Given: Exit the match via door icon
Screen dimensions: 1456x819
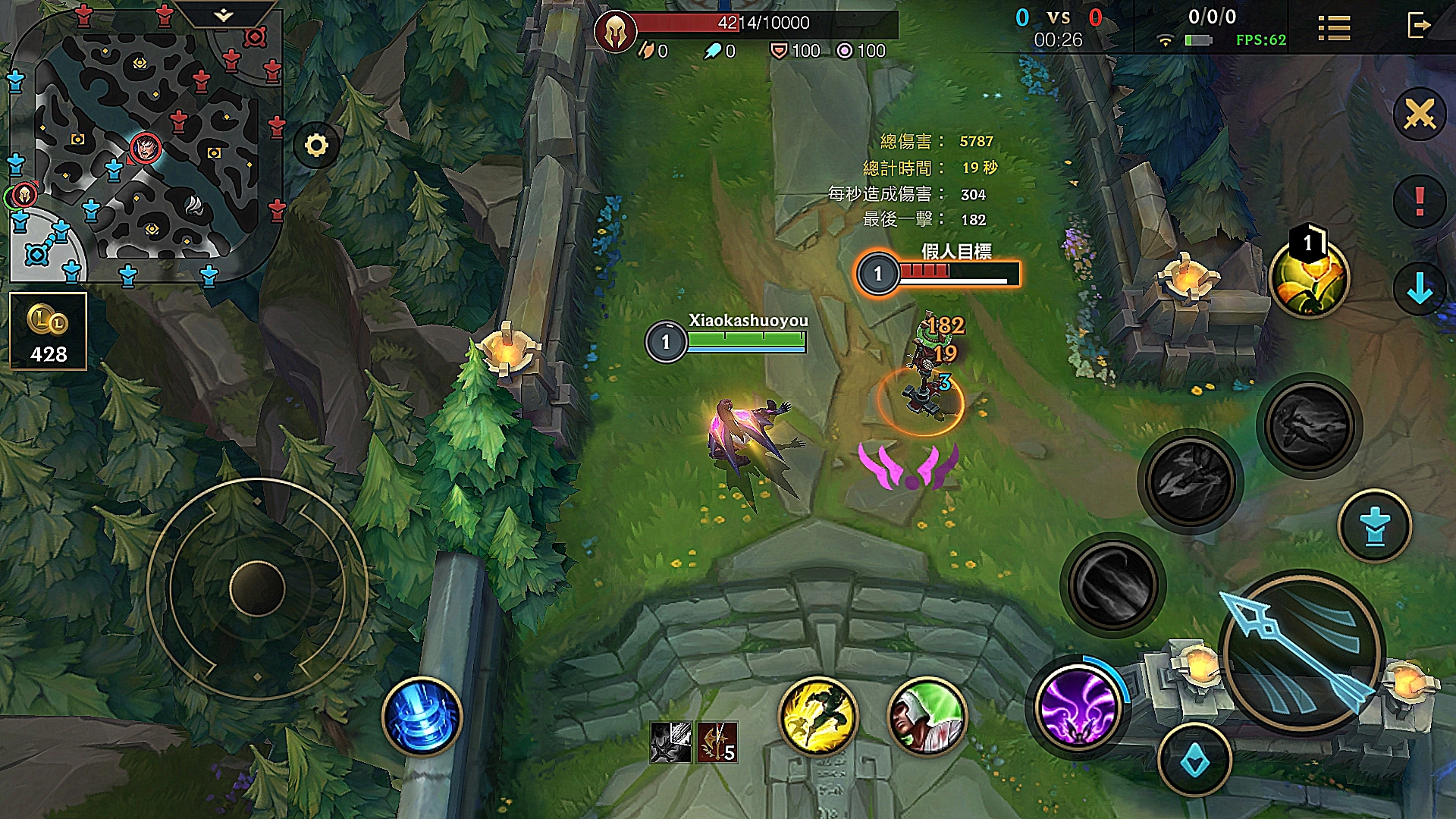Looking at the screenshot, I should (1418, 26).
